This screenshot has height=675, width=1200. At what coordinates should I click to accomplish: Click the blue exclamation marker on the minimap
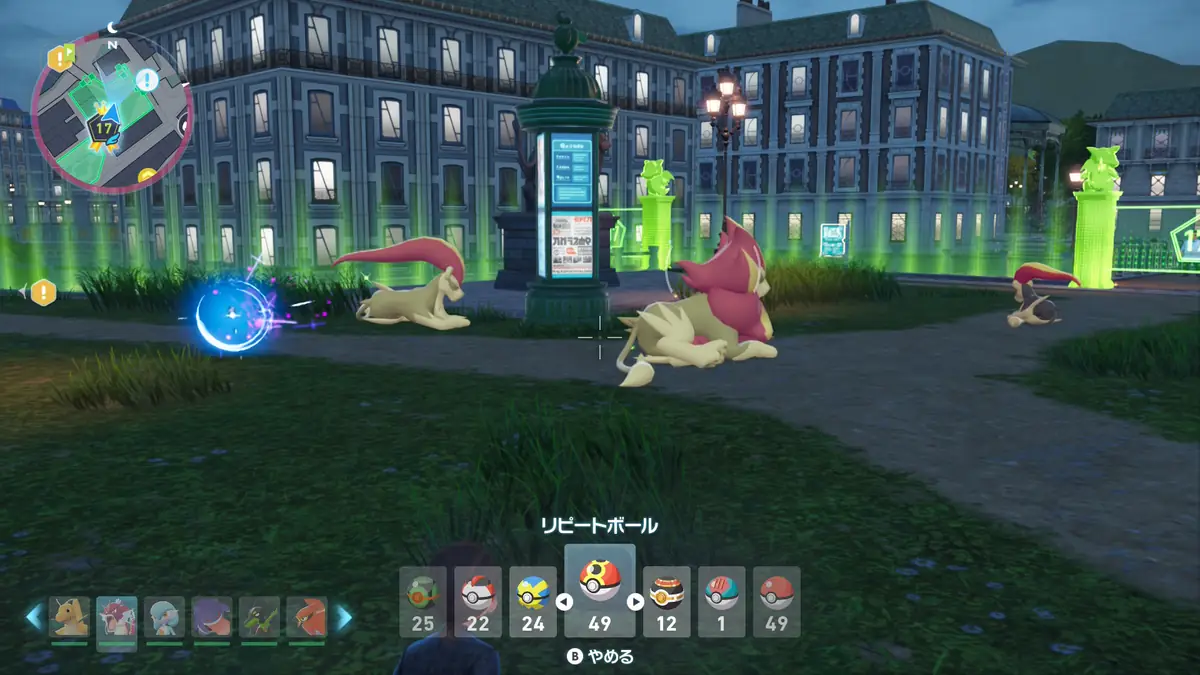147,80
